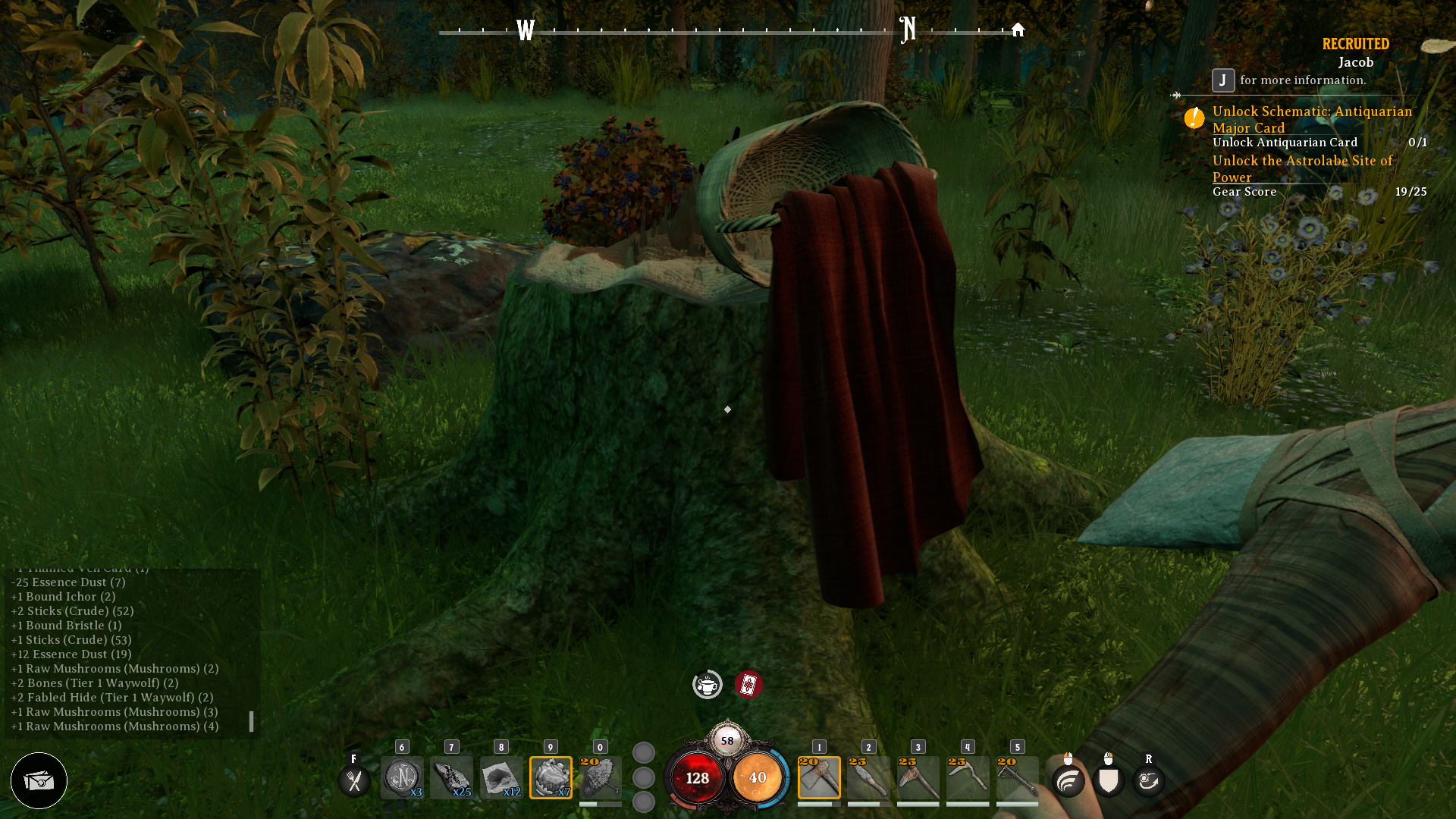The width and height of the screenshot is (1456, 819).
Task: Open the red card deck icon
Action: coord(748,684)
